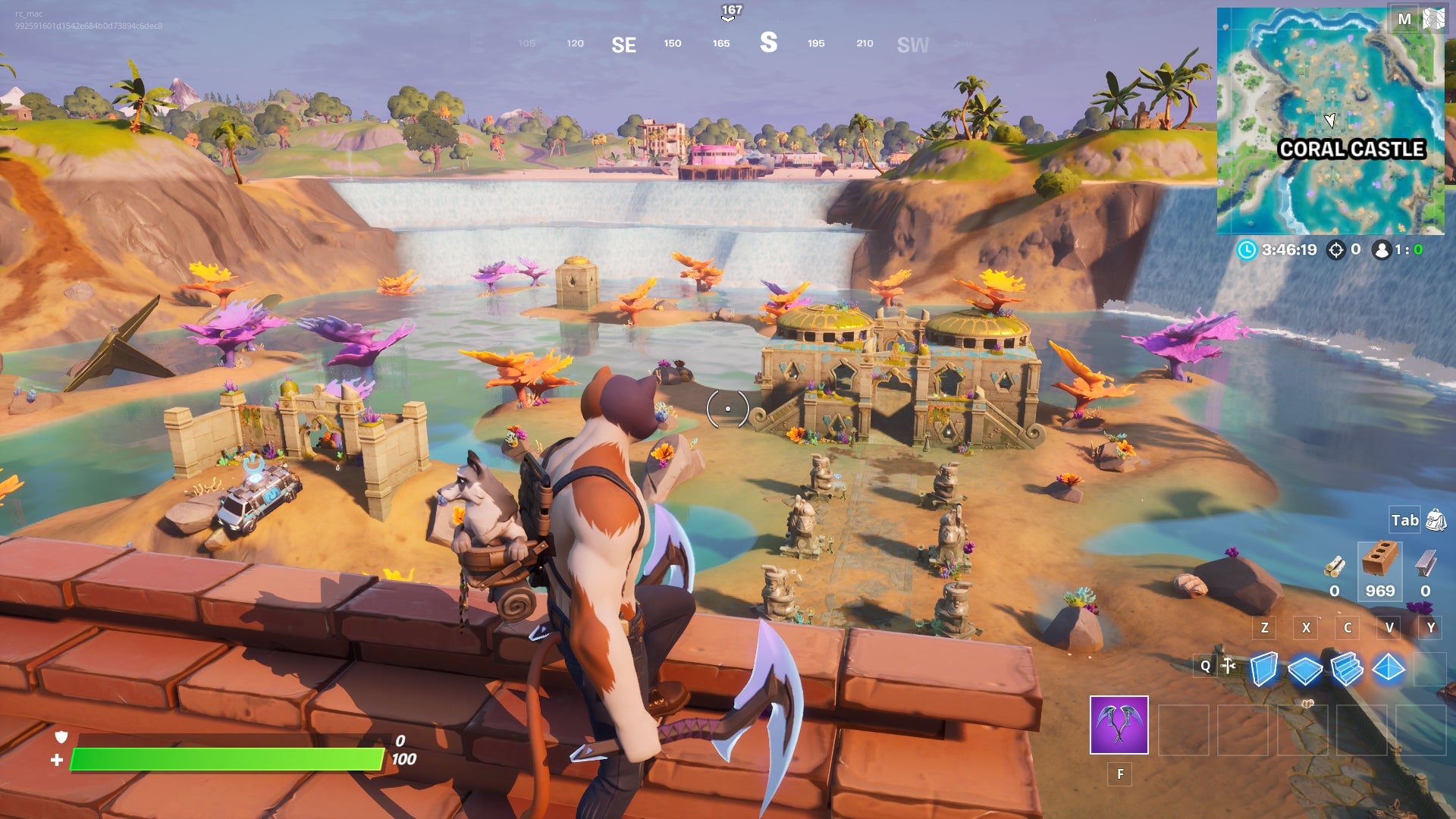This screenshot has width=1456, height=819.
Task: Click the CORAL CASTLE location label
Action: coord(1353,150)
